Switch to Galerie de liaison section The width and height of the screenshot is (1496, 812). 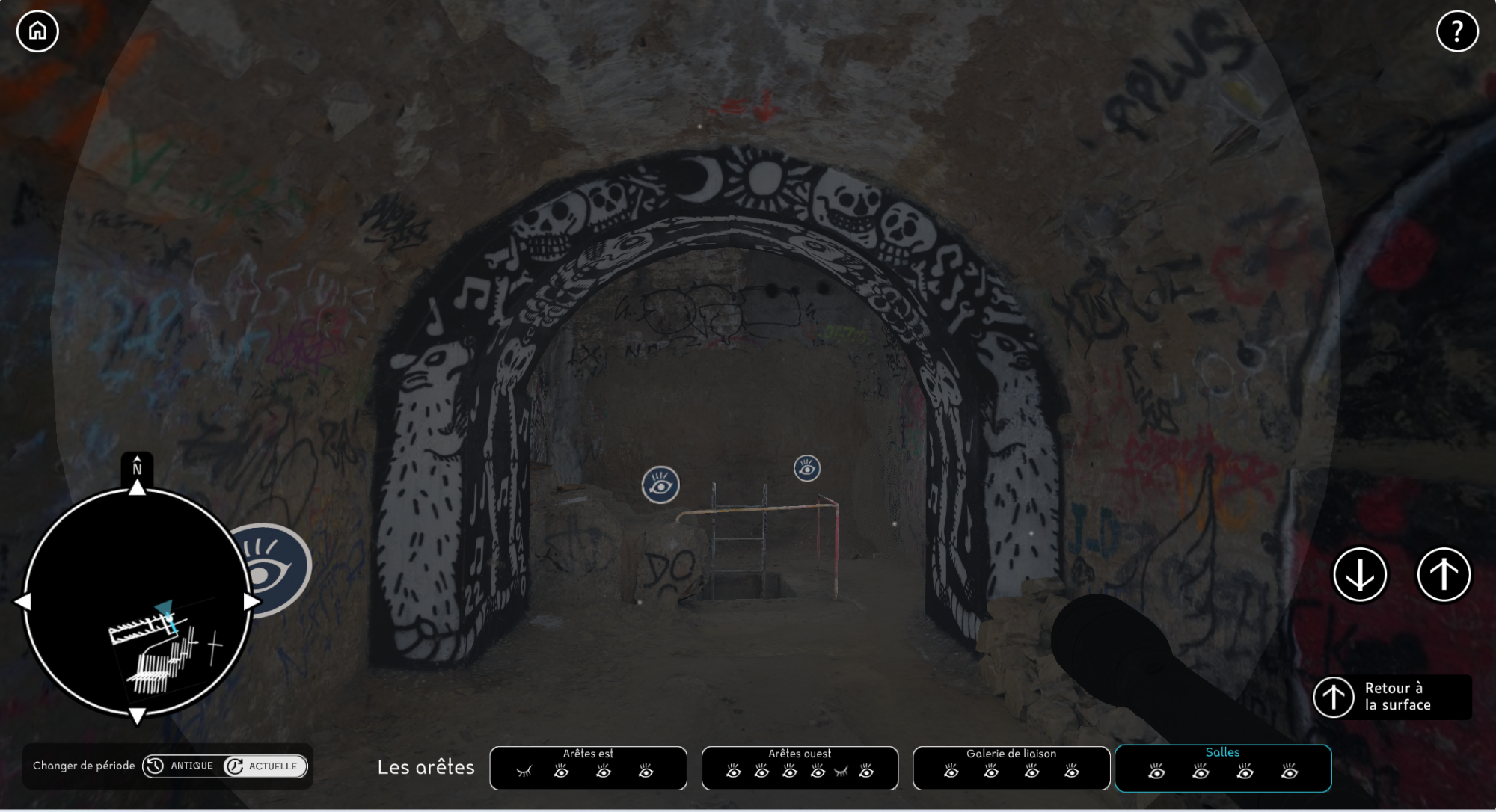click(1011, 754)
